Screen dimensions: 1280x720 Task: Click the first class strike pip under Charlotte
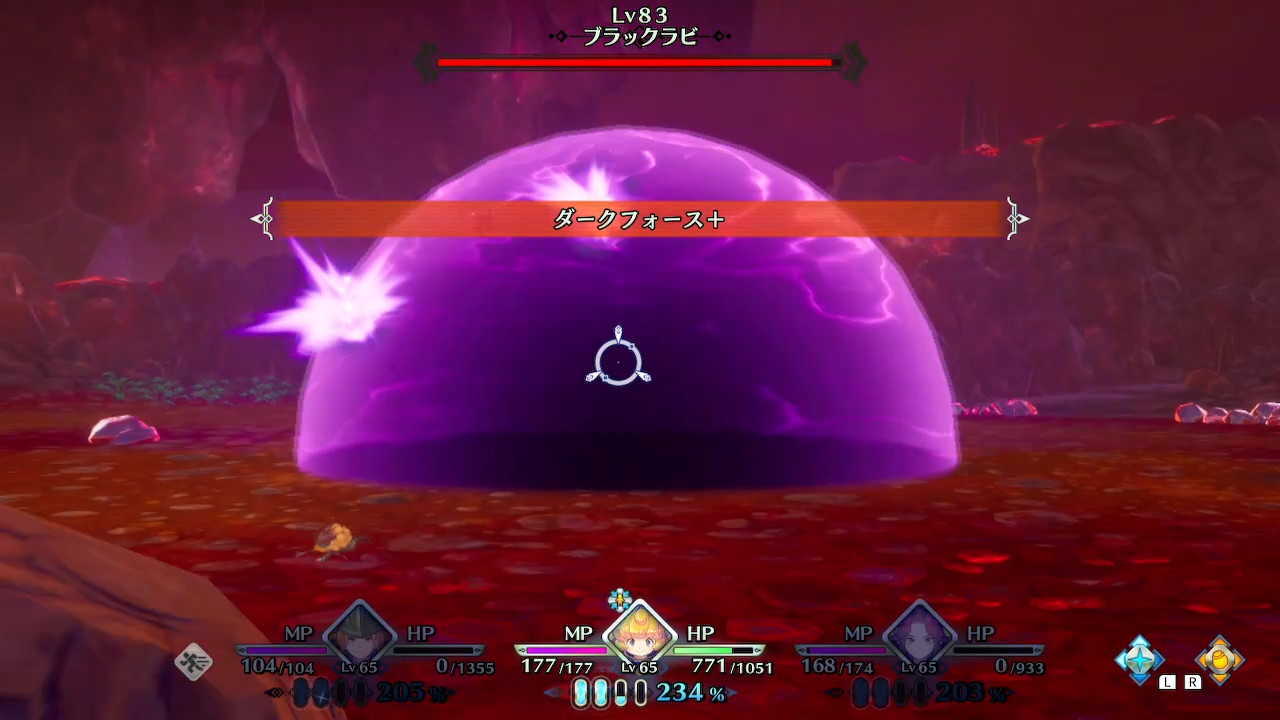click(582, 694)
